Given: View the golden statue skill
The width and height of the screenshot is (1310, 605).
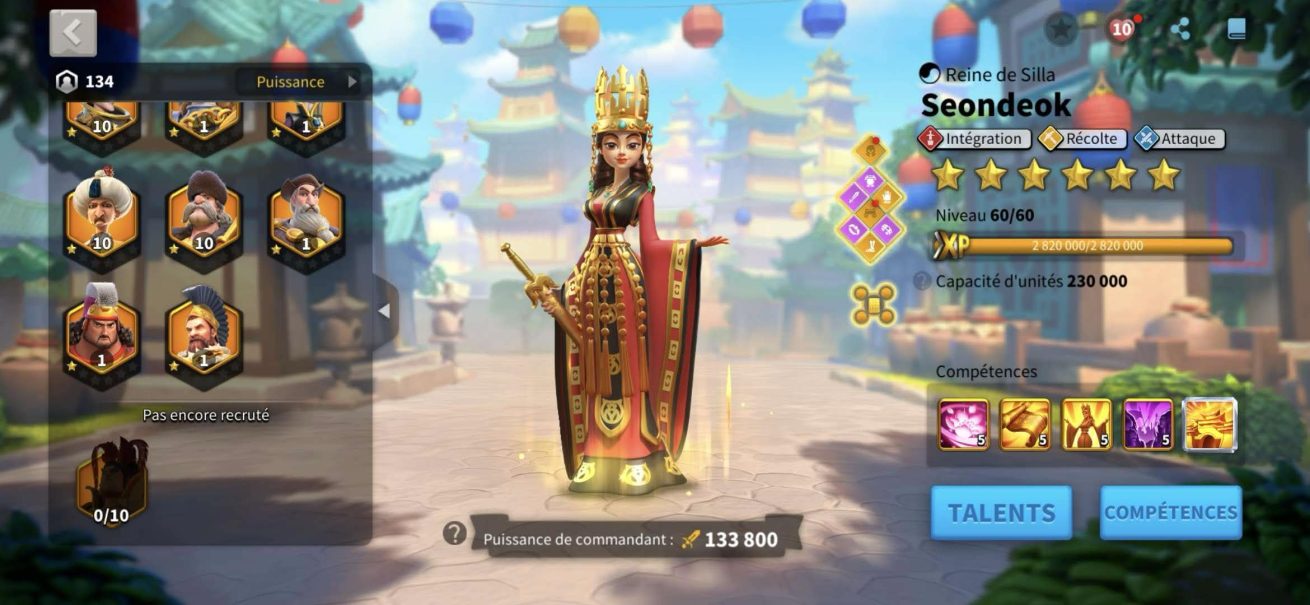Looking at the screenshot, I should coord(1086,424).
